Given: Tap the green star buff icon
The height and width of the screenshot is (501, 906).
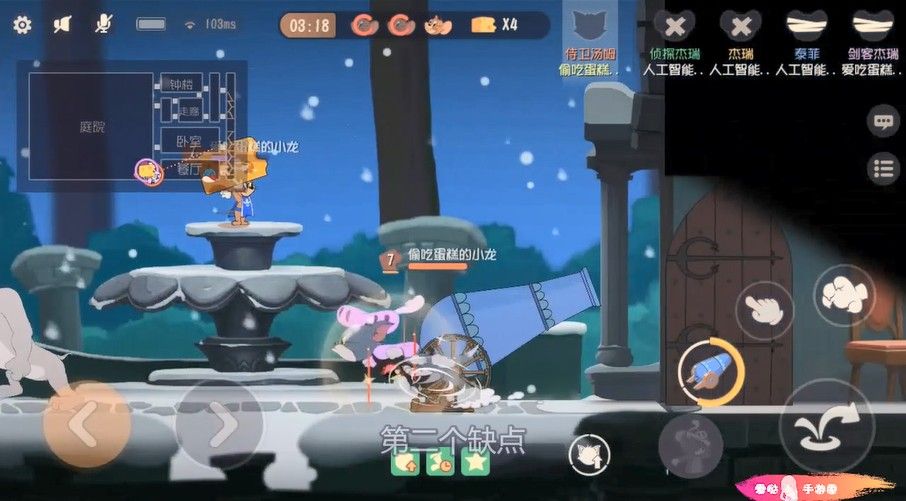Looking at the screenshot, I should [x=474, y=462].
